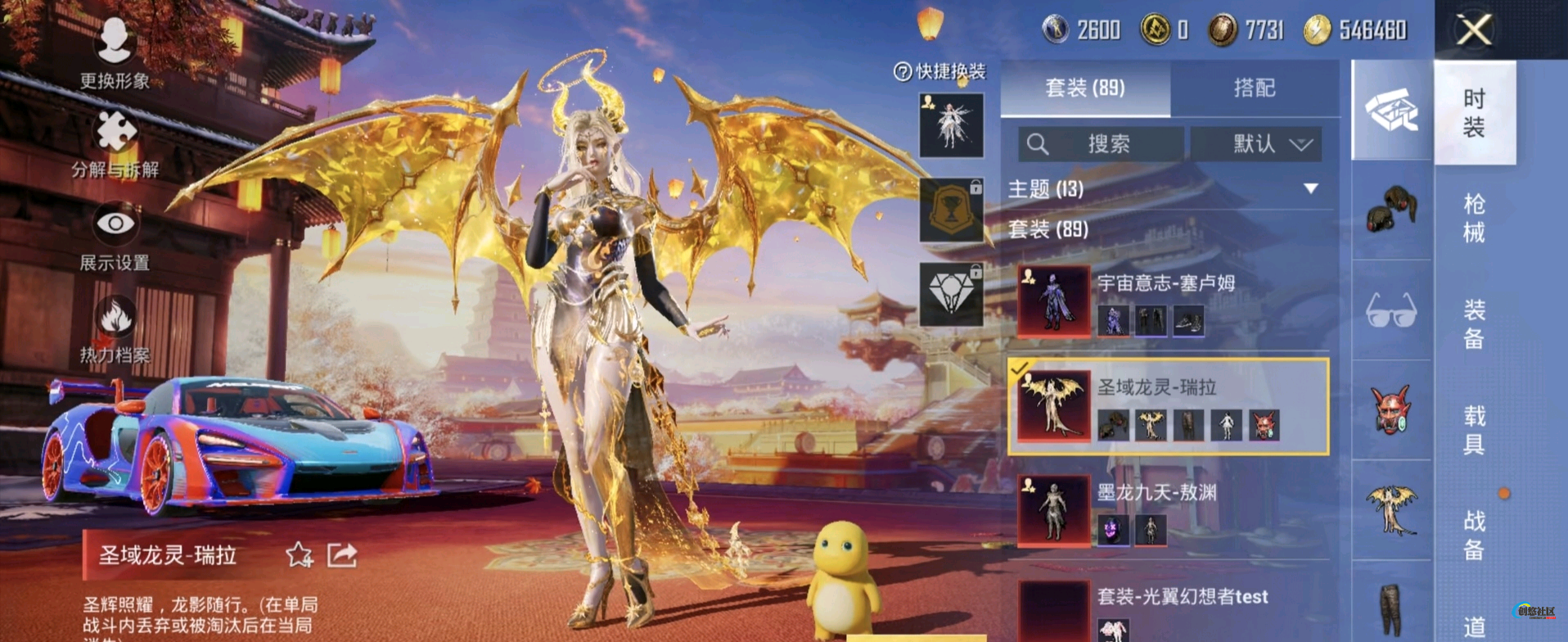1568x642 pixels.
Task: Favorite the outfit with the star icon
Action: [x=299, y=555]
